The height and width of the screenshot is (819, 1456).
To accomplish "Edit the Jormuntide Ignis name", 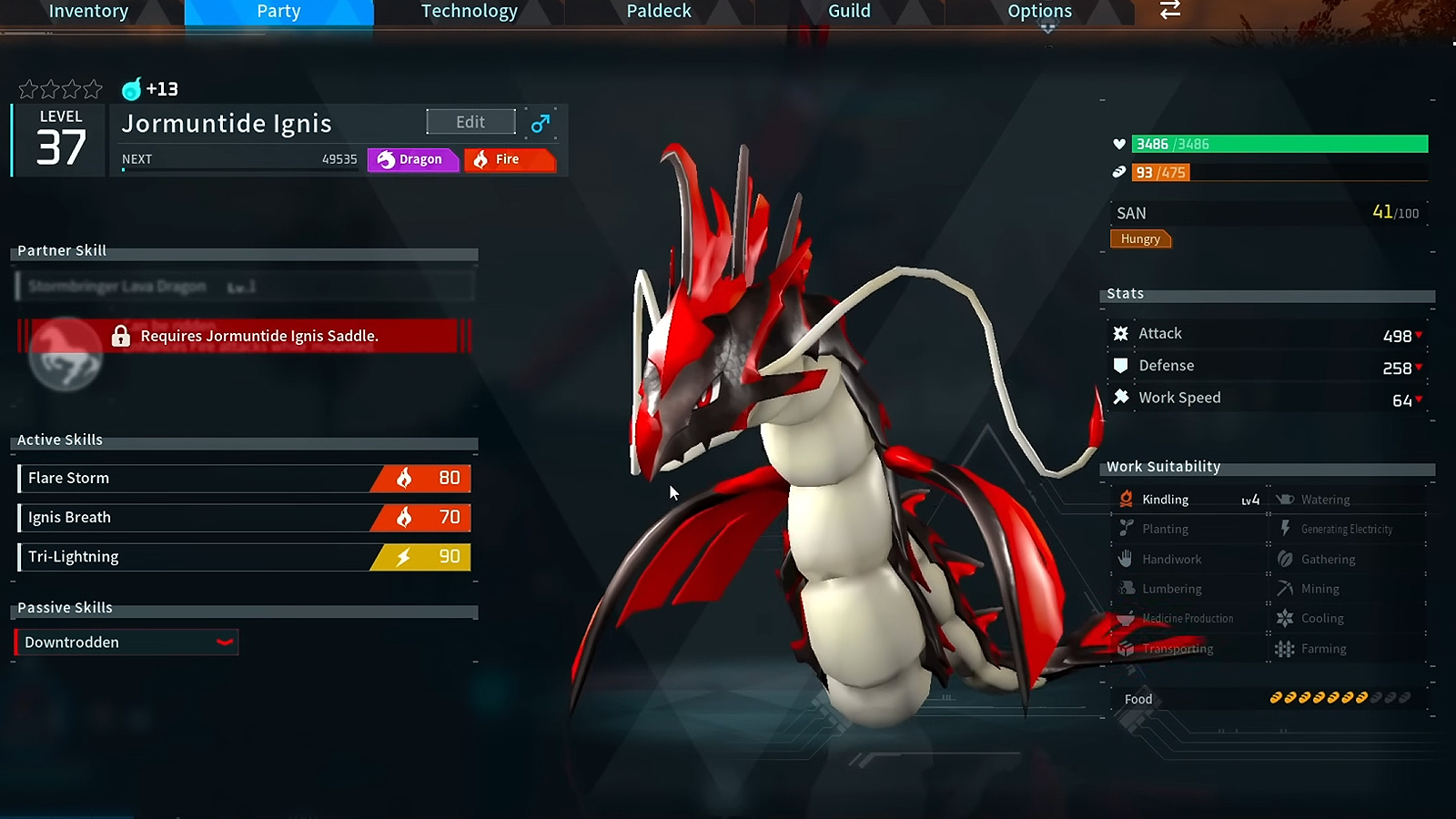I will pyautogui.click(x=470, y=122).
